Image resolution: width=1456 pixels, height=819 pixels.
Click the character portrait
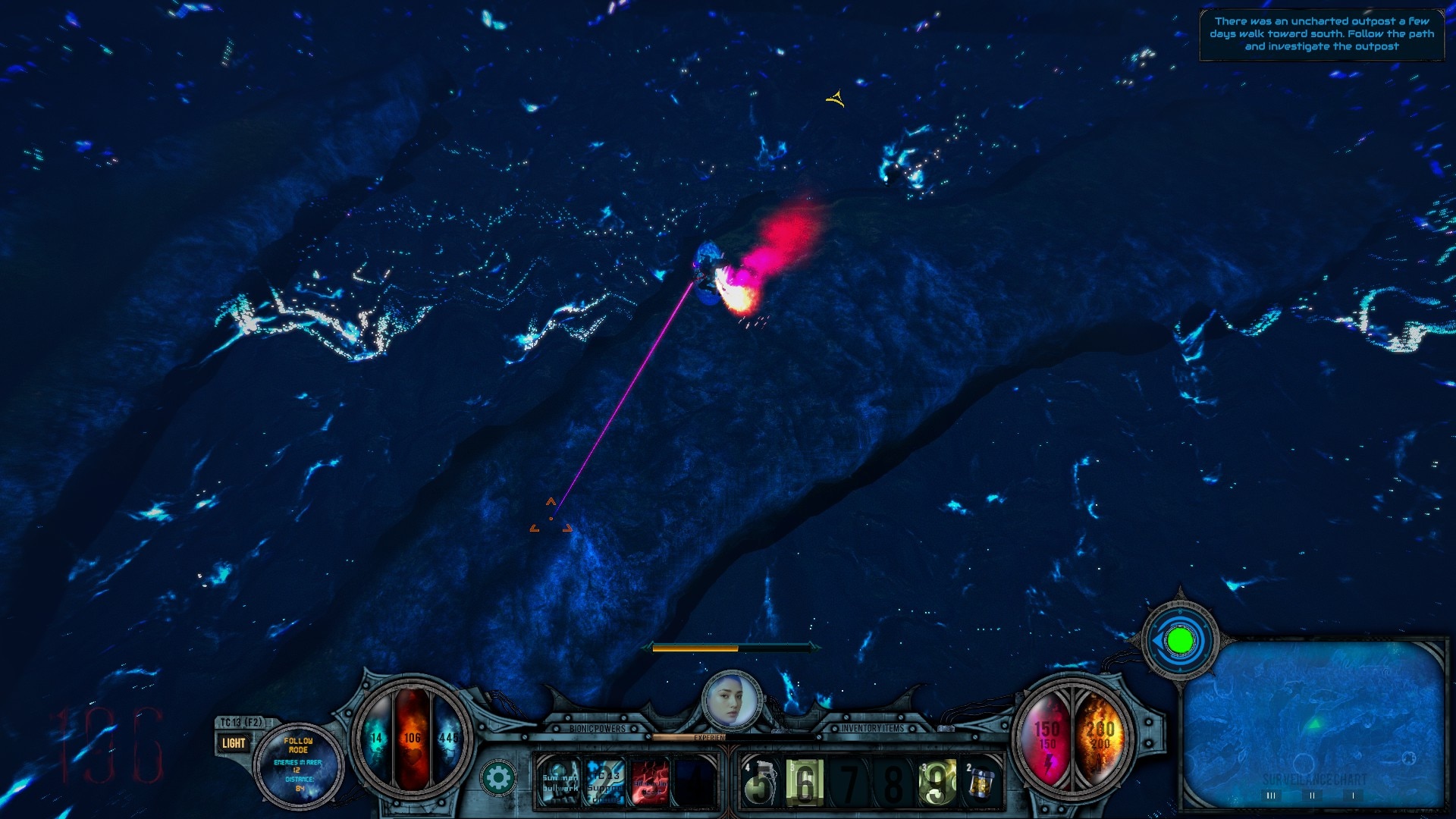(731, 701)
